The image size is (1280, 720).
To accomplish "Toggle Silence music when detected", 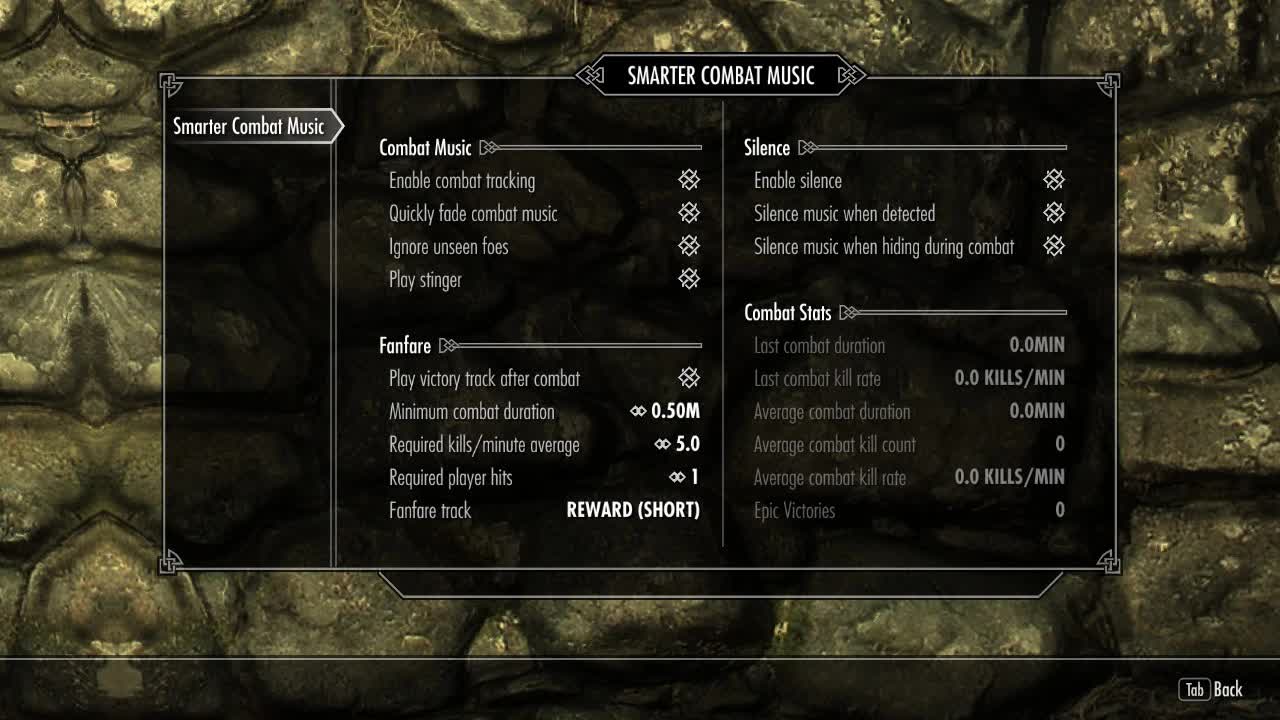I will 1054,213.
